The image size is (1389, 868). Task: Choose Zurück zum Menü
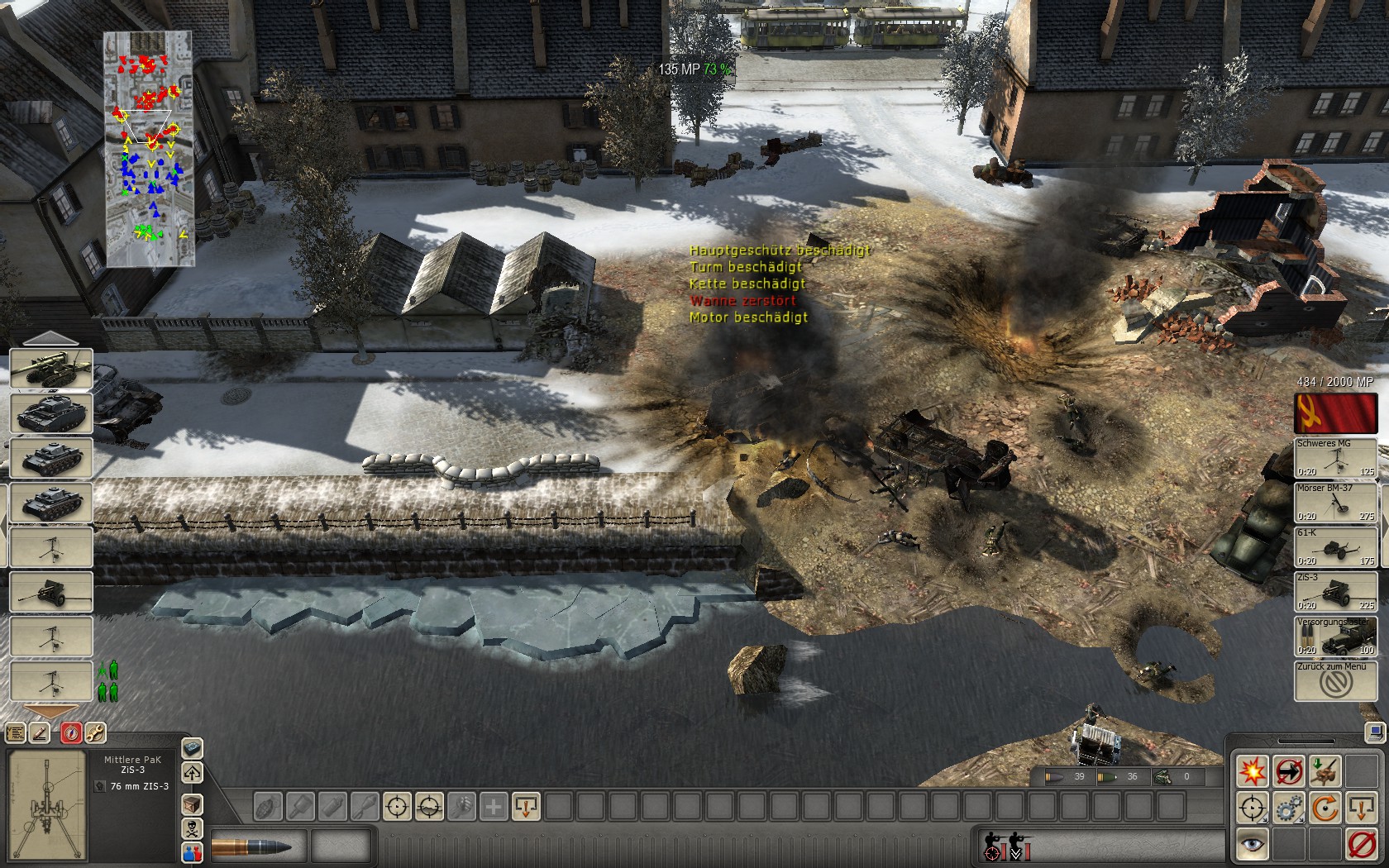click(x=1335, y=681)
